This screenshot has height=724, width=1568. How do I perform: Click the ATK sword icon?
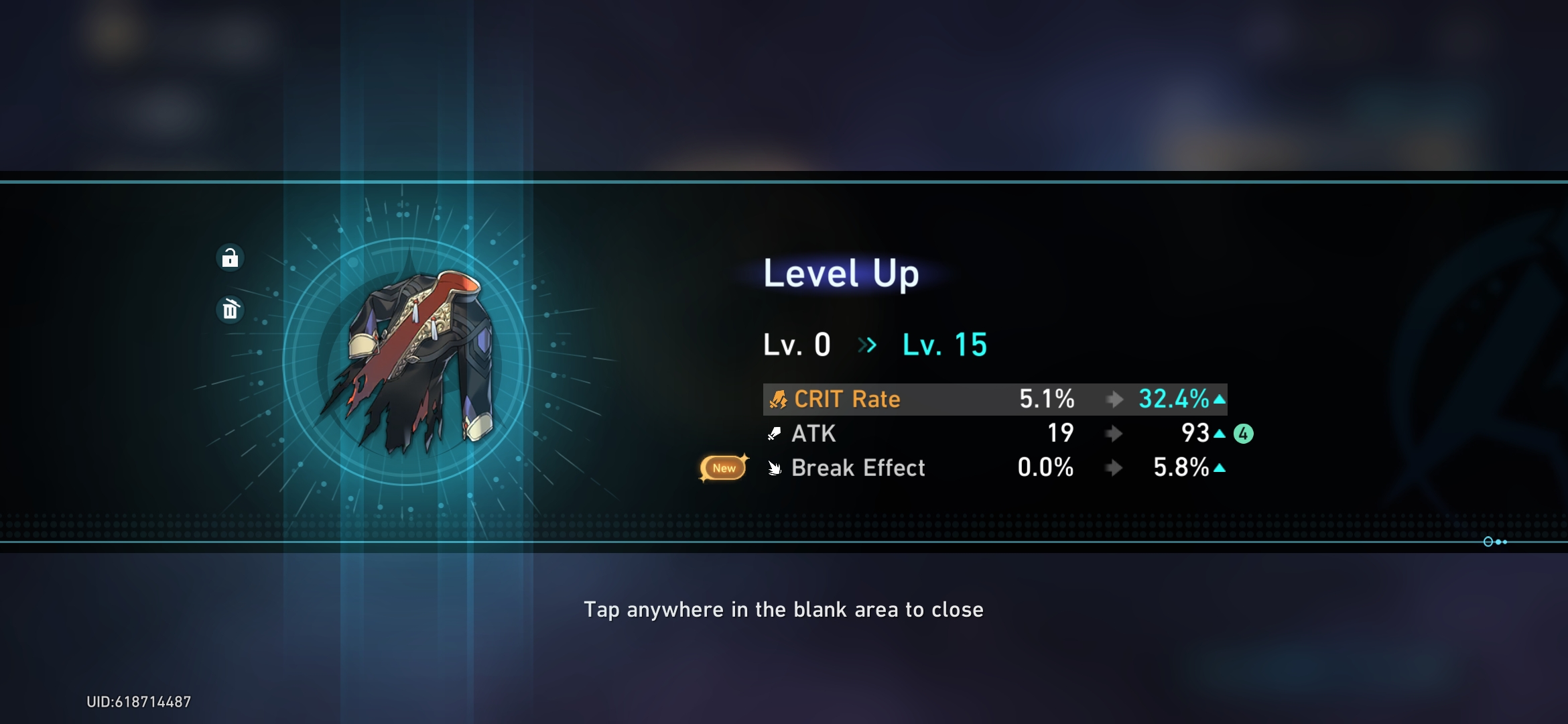[775, 434]
